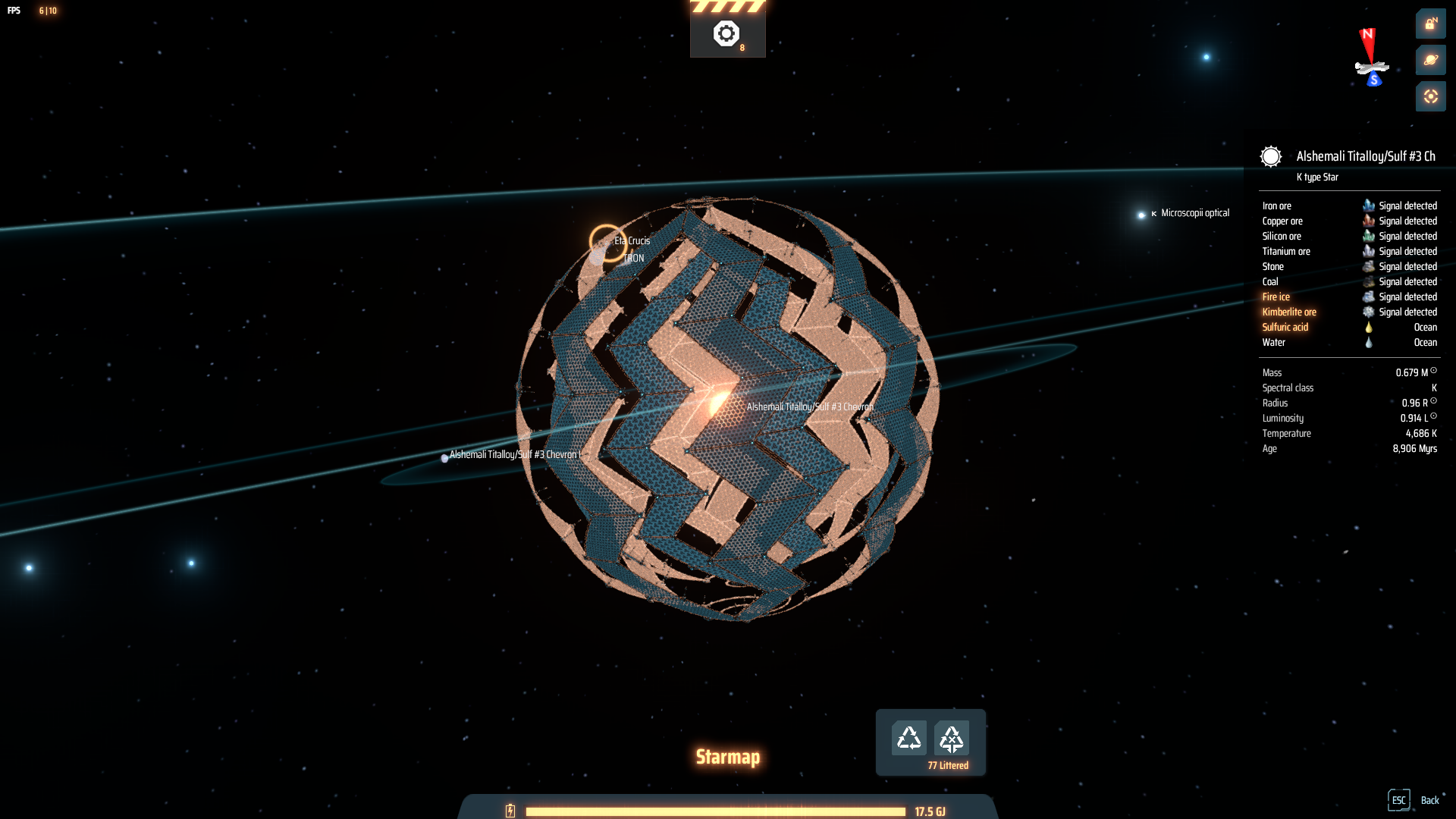Toggle the Fire ice signal highlight
The image size is (1456, 819).
click(1276, 297)
